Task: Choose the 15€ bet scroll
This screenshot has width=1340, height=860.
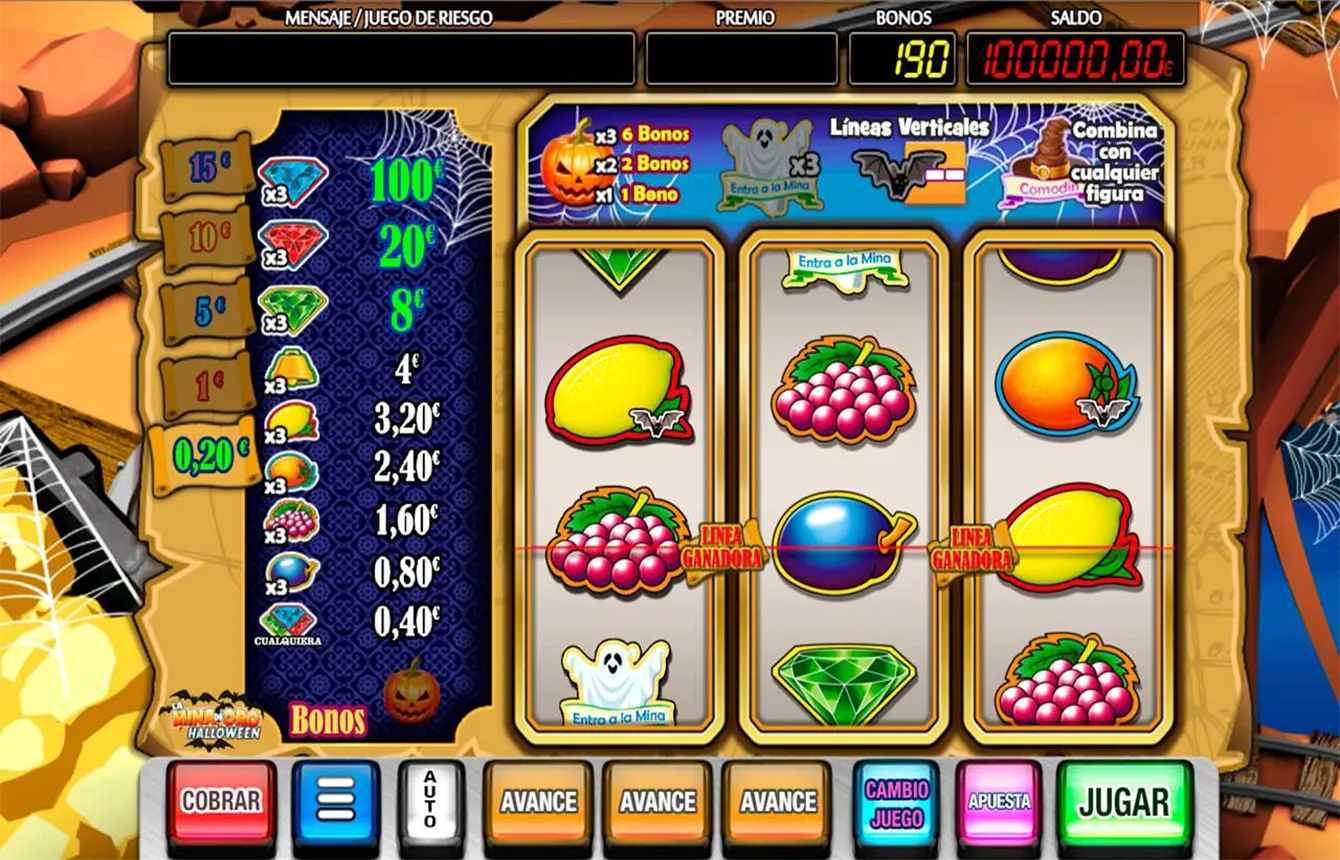Action: coord(206,167)
